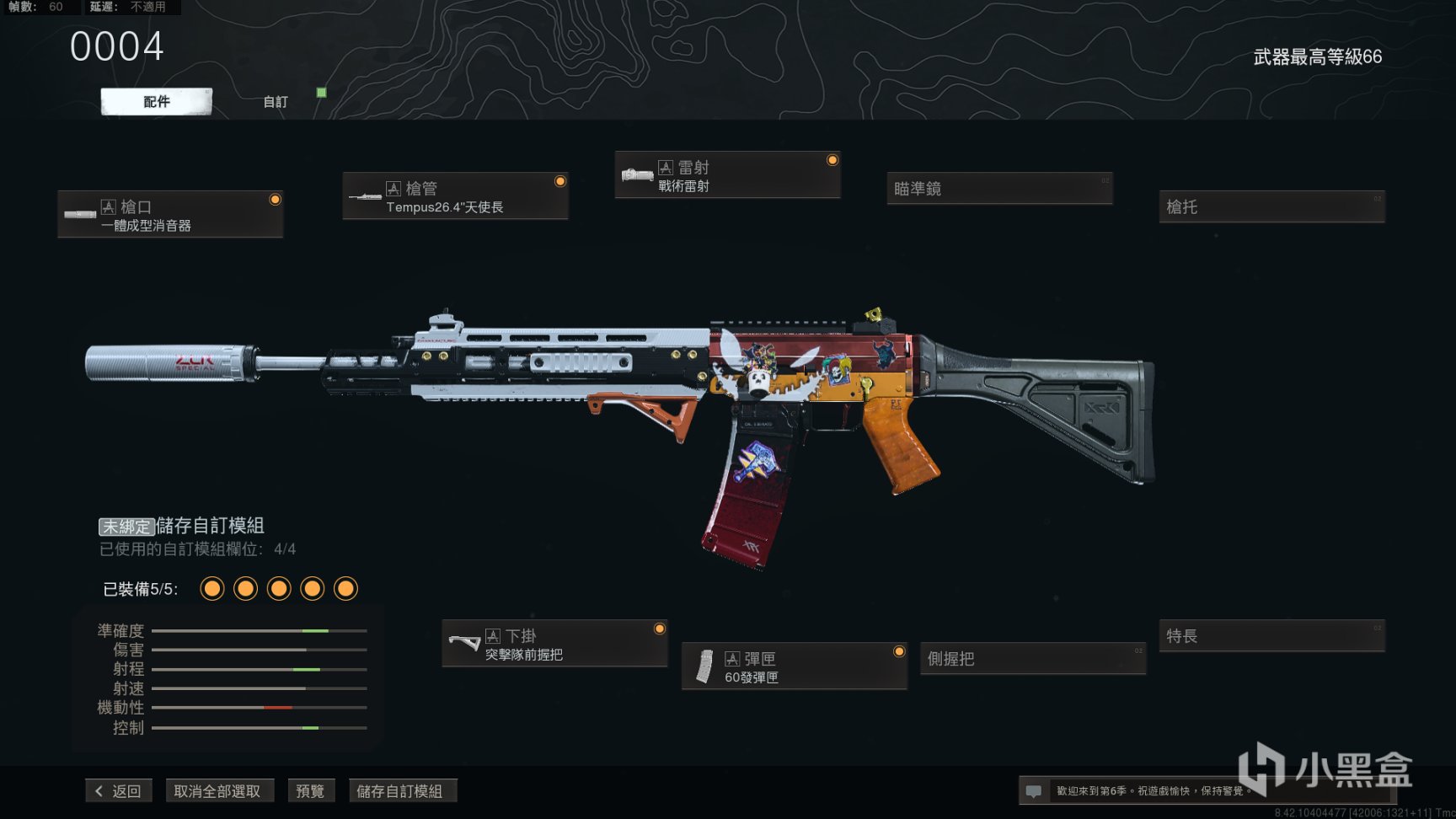
Task: Open the 下掛 underbarrel grip slot
Action: click(x=554, y=644)
